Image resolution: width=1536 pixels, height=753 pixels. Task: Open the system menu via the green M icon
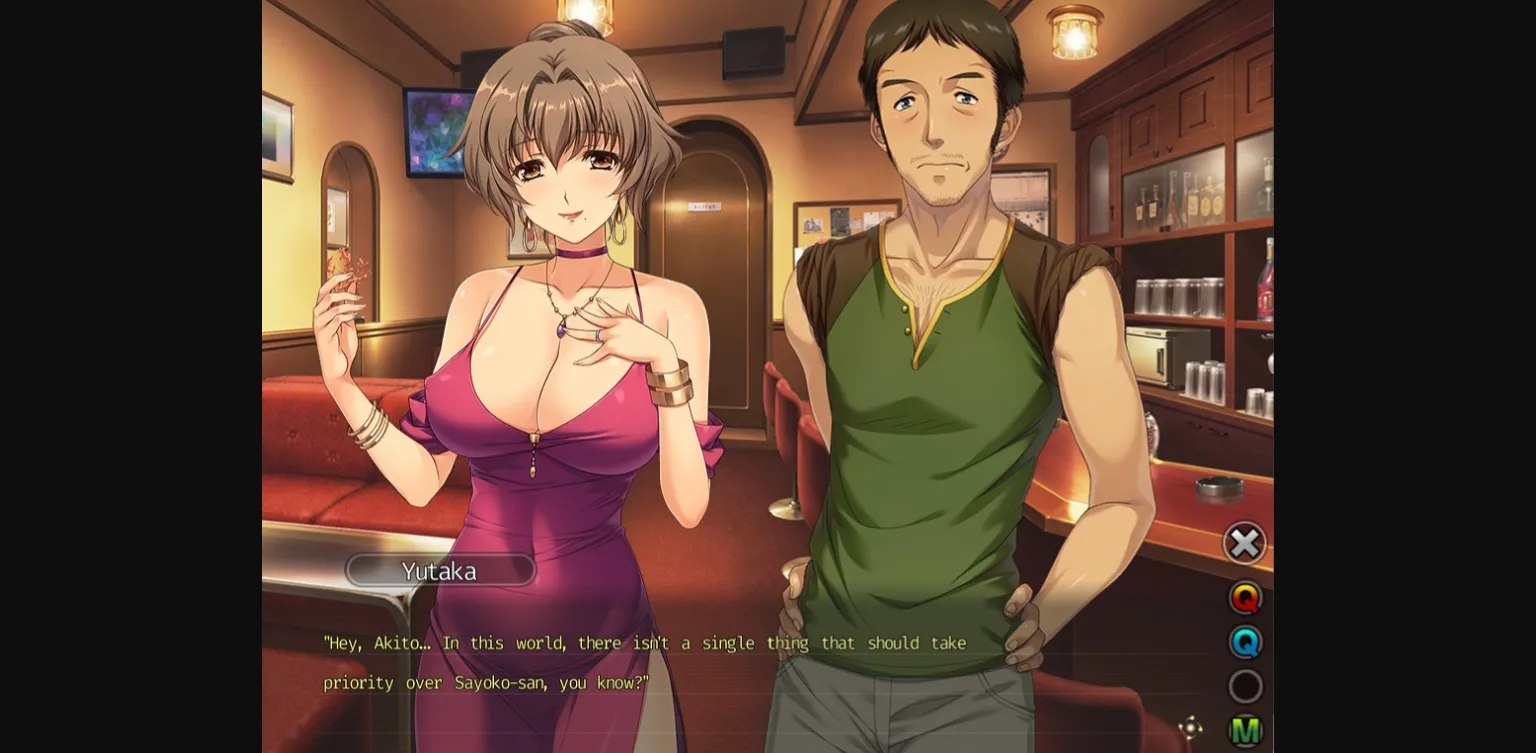click(x=1245, y=729)
